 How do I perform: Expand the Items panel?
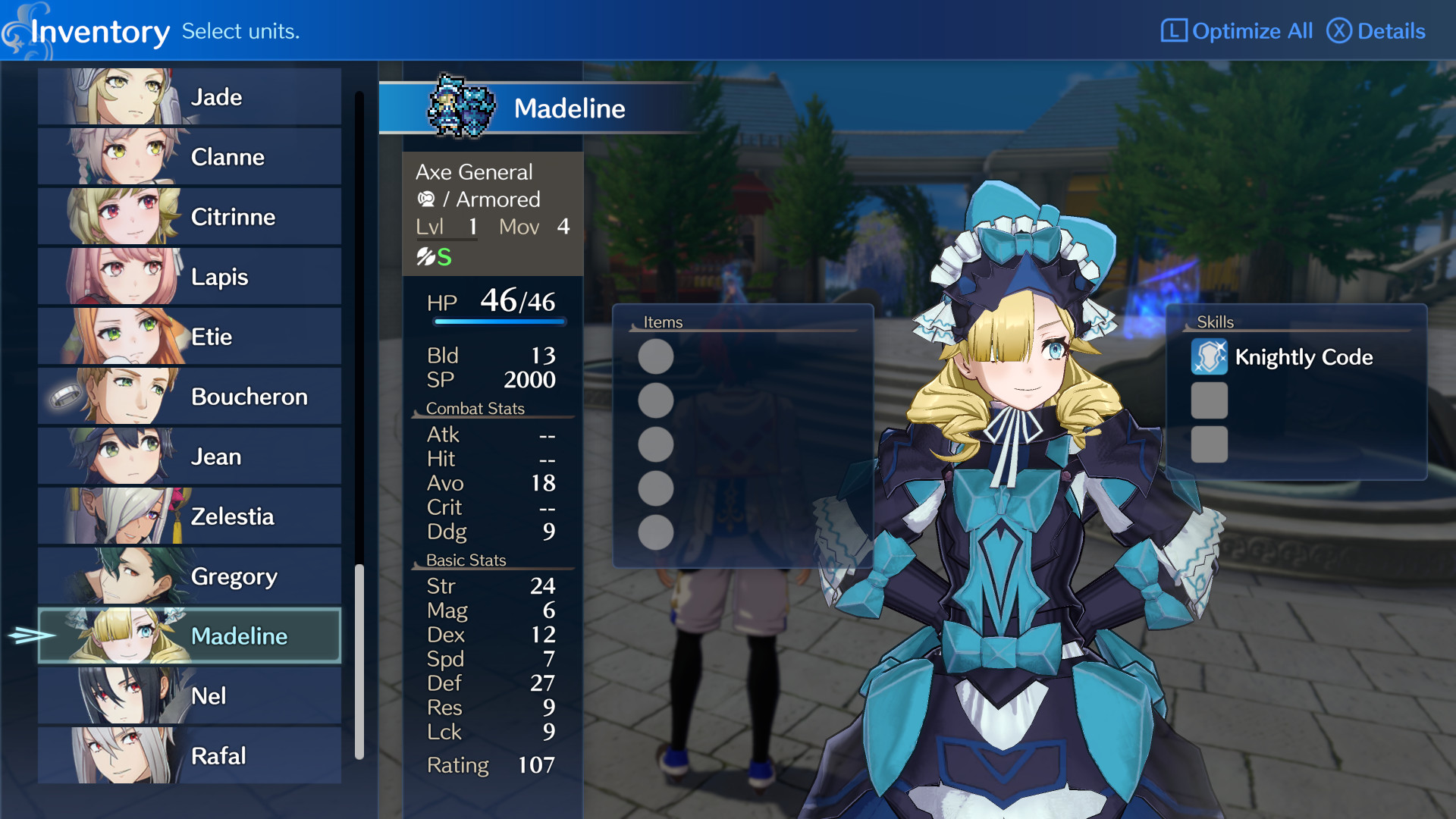click(662, 322)
